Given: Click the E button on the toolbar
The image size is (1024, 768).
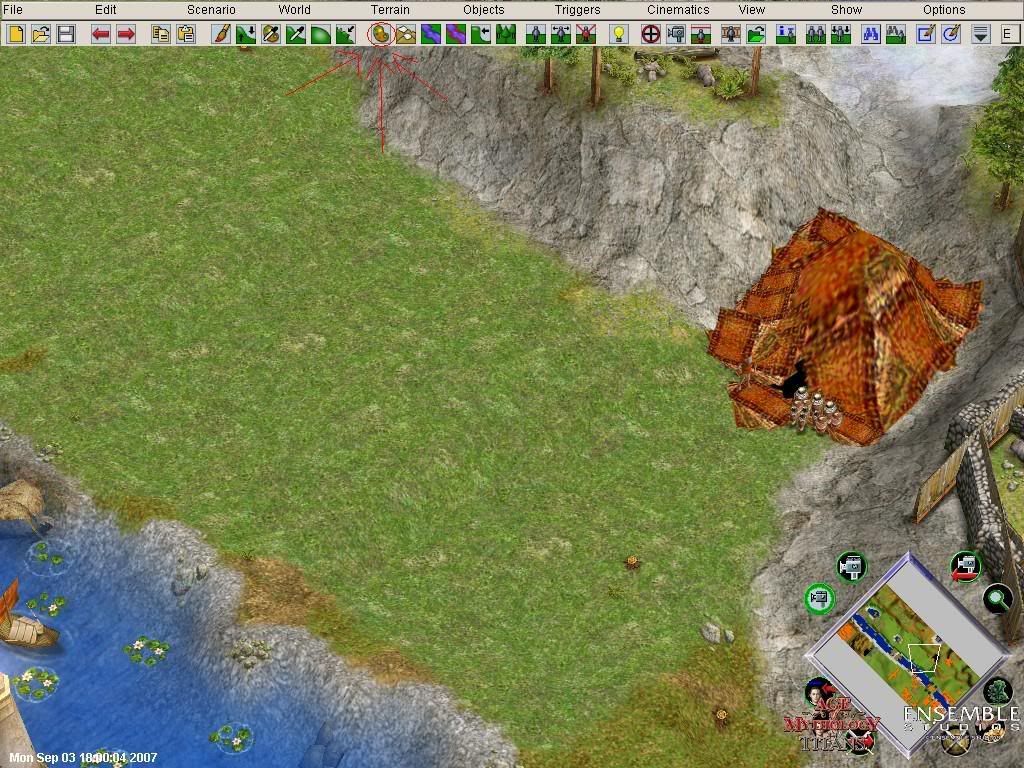Looking at the screenshot, I should click(1007, 34).
